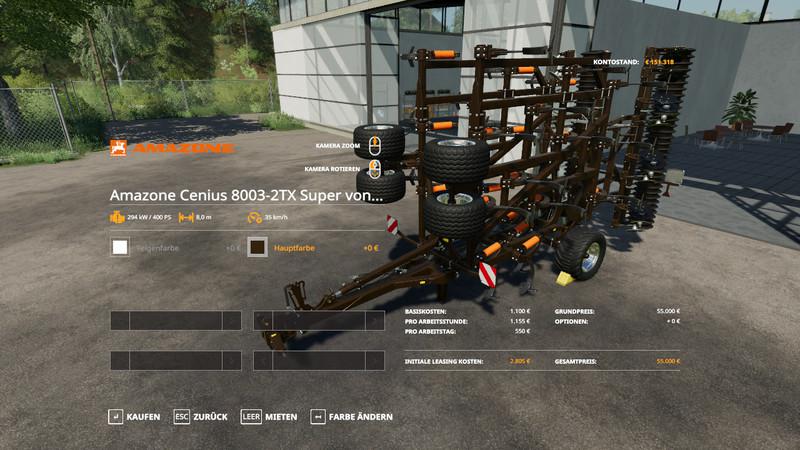800x450 pixels.
Task: Select the white Felgenfarbe color swatch
Action: click(121, 247)
